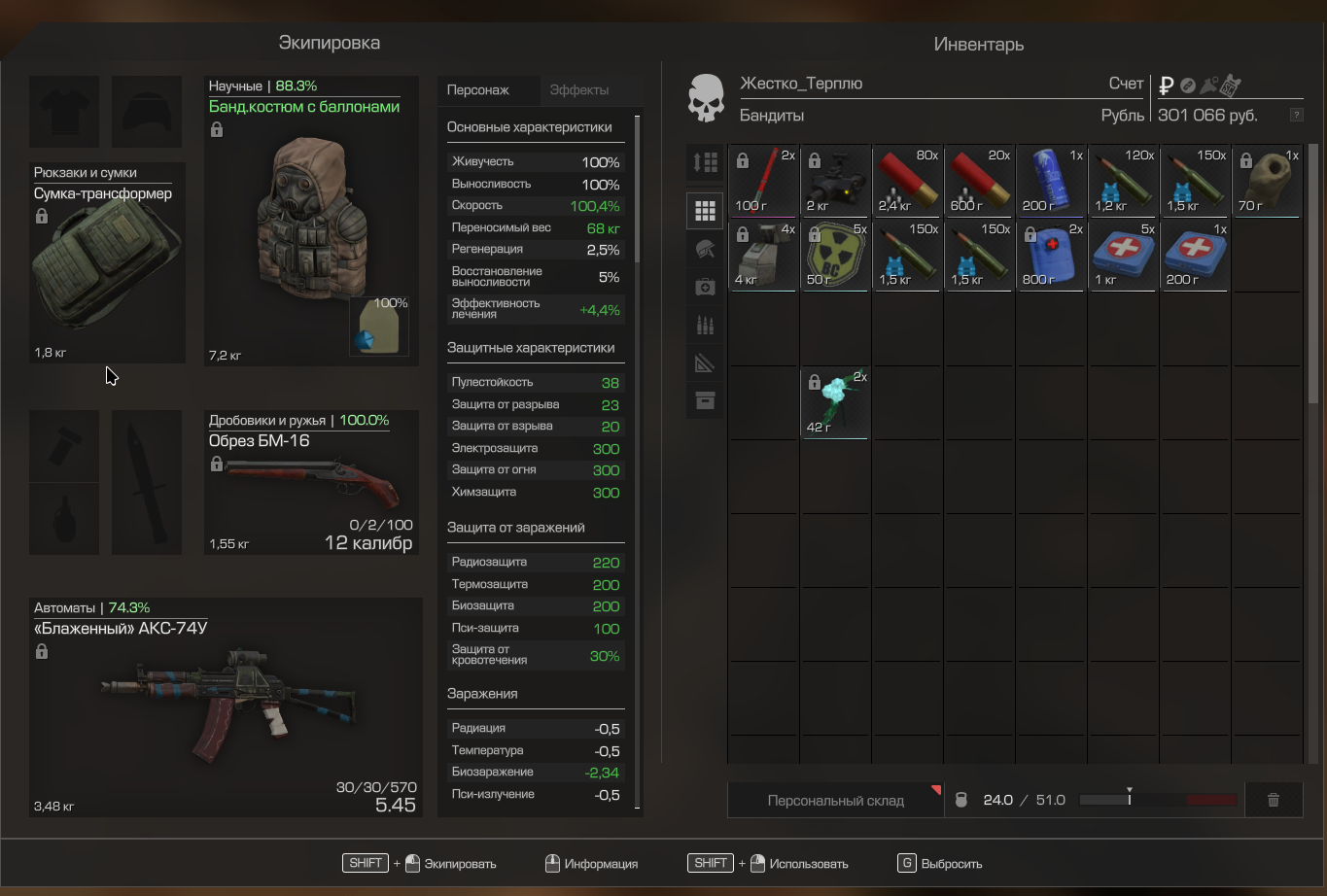Filter inventory by medical kit category
The height and width of the screenshot is (896, 1327).
tap(705, 287)
